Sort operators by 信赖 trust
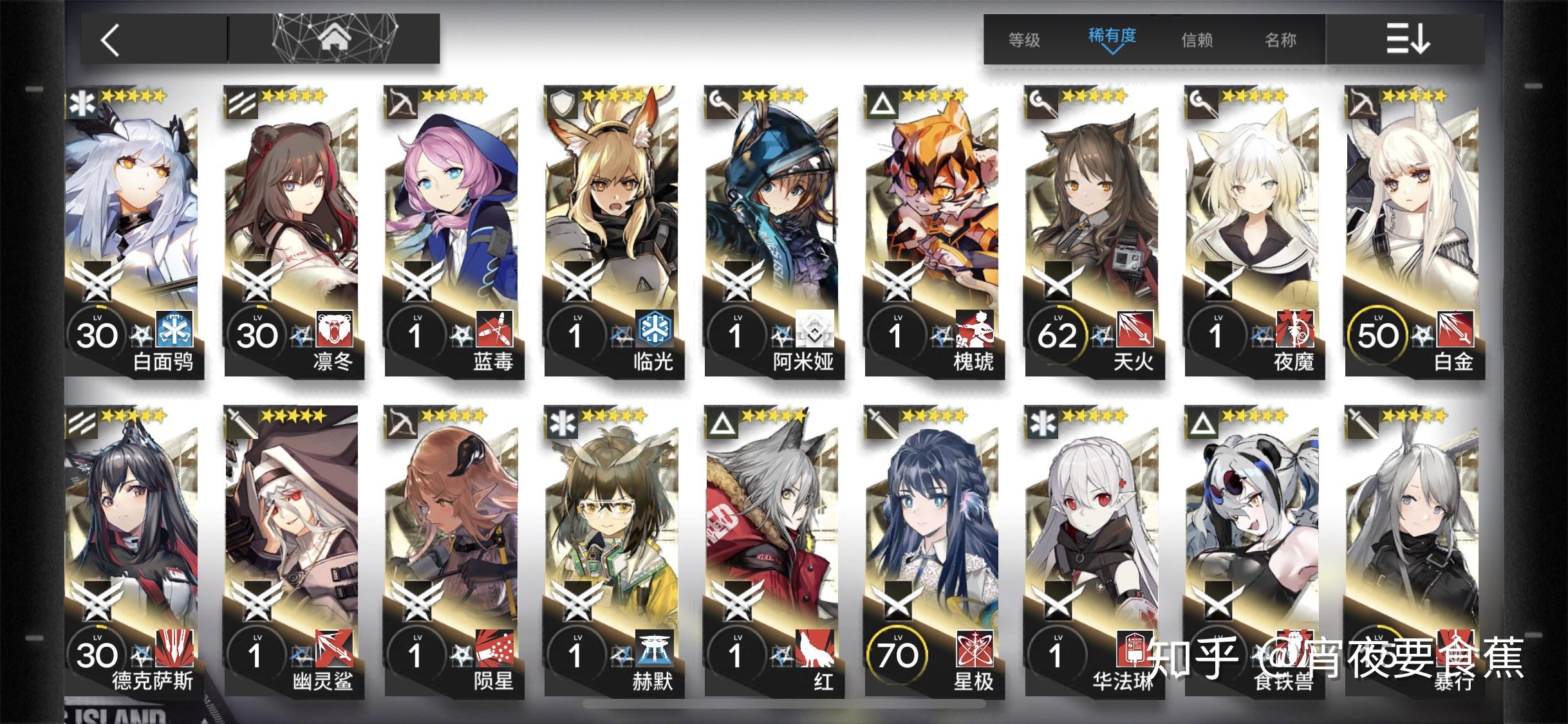 (1197, 40)
